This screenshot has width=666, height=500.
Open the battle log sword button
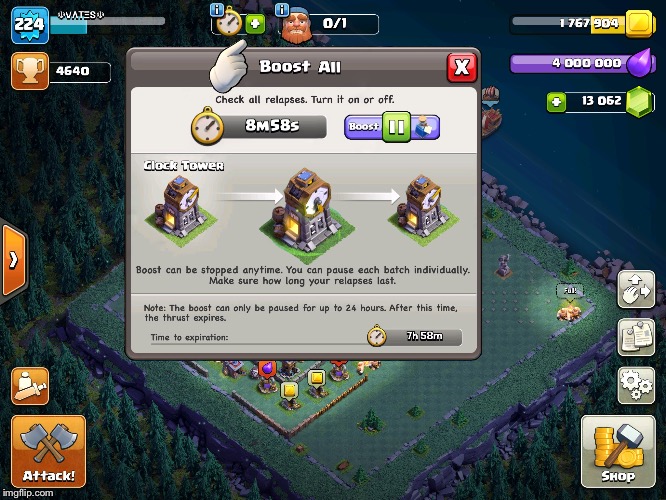[30, 384]
